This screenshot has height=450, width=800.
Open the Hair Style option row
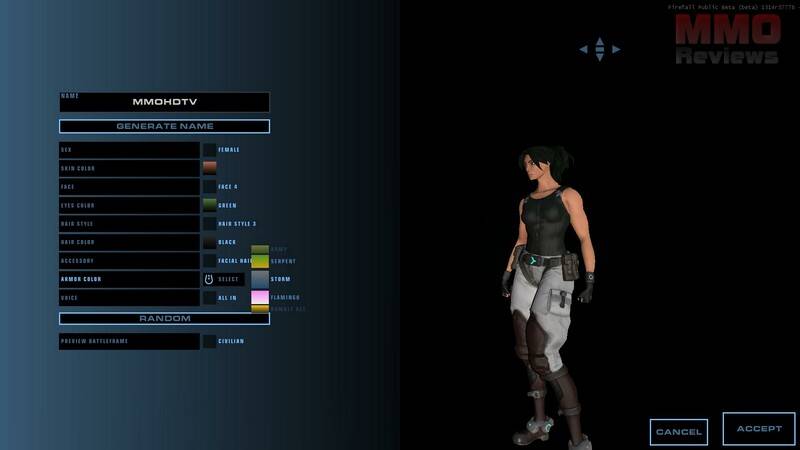point(129,224)
